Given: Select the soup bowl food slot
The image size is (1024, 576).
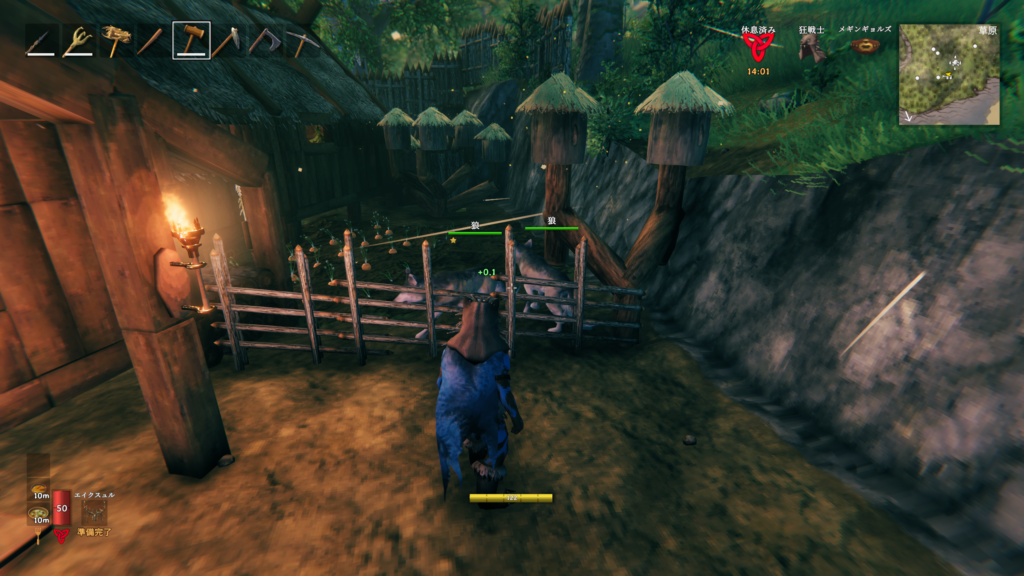Looking at the screenshot, I should tap(38, 514).
